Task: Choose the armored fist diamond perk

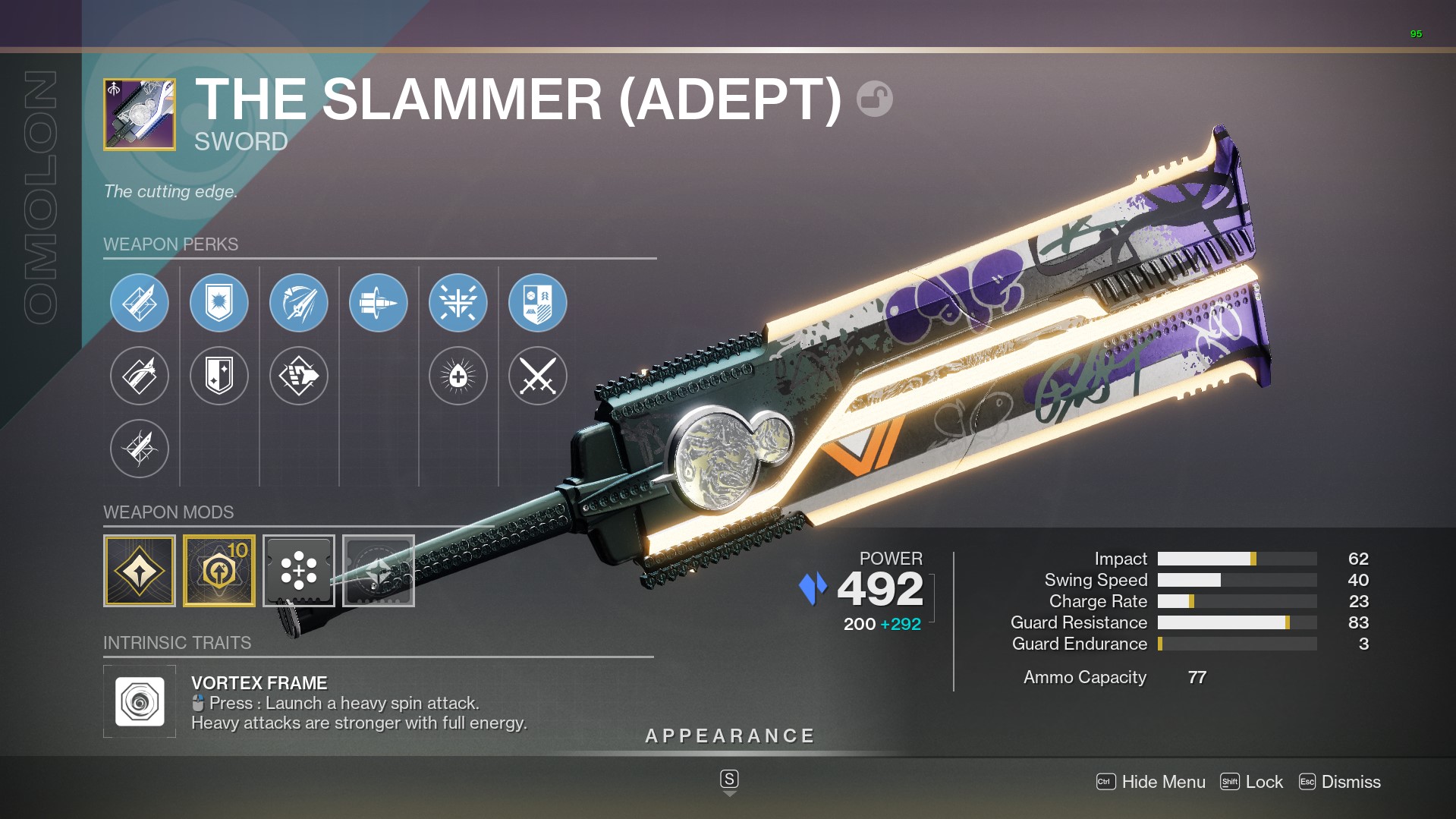Action: click(x=299, y=376)
